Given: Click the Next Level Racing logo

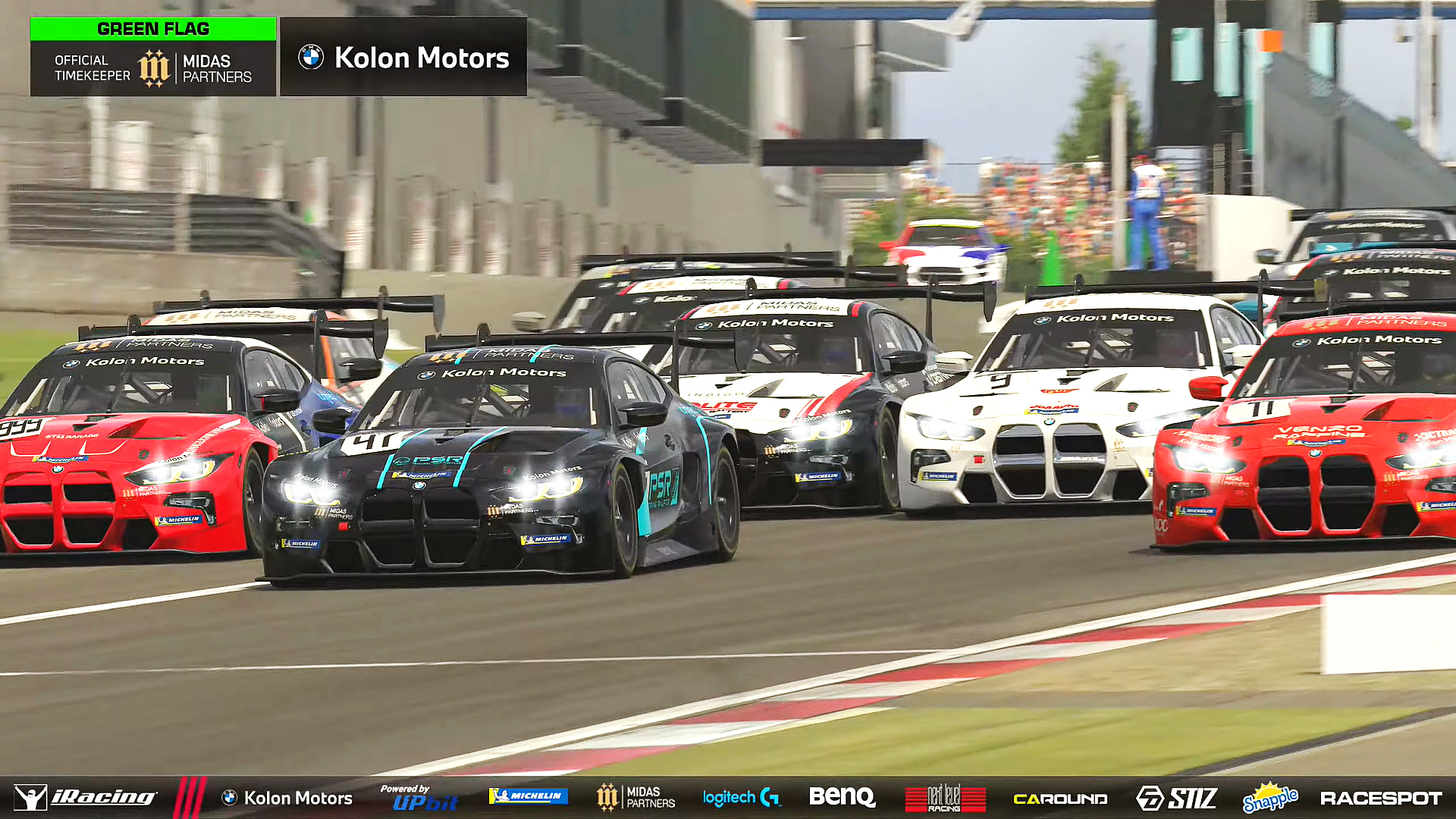Looking at the screenshot, I should point(945,799).
